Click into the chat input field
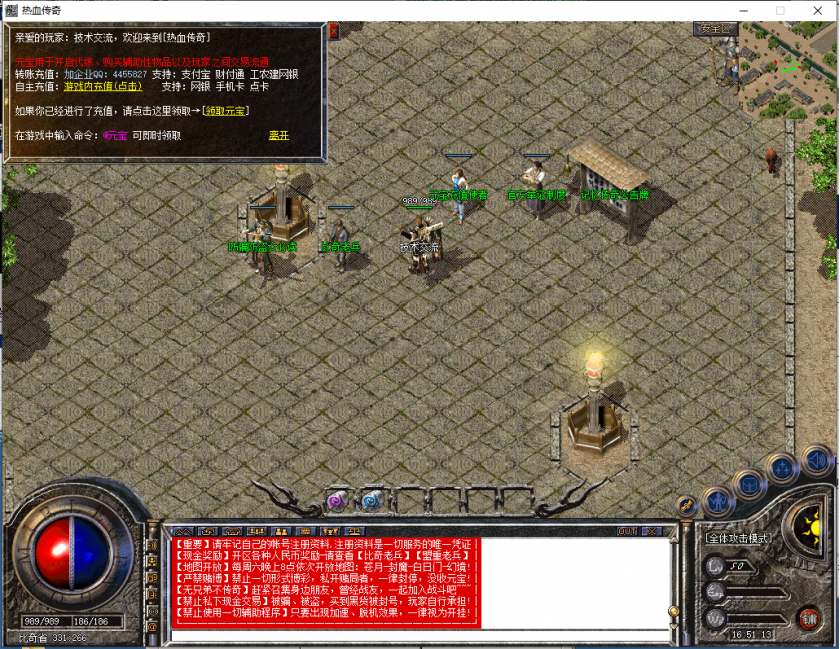The image size is (840, 649). [x=420, y=634]
